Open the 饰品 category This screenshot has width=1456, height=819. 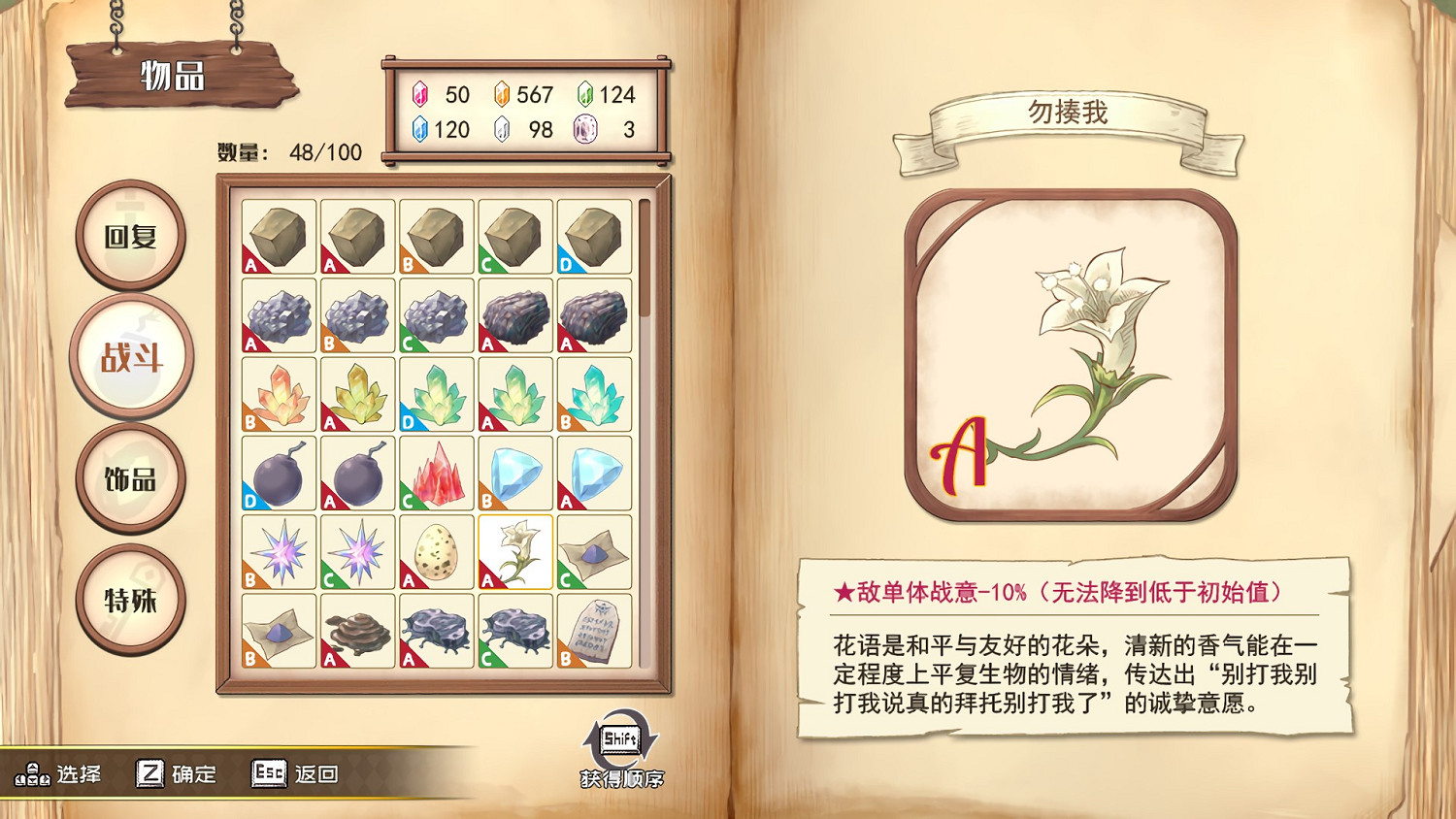pos(129,477)
